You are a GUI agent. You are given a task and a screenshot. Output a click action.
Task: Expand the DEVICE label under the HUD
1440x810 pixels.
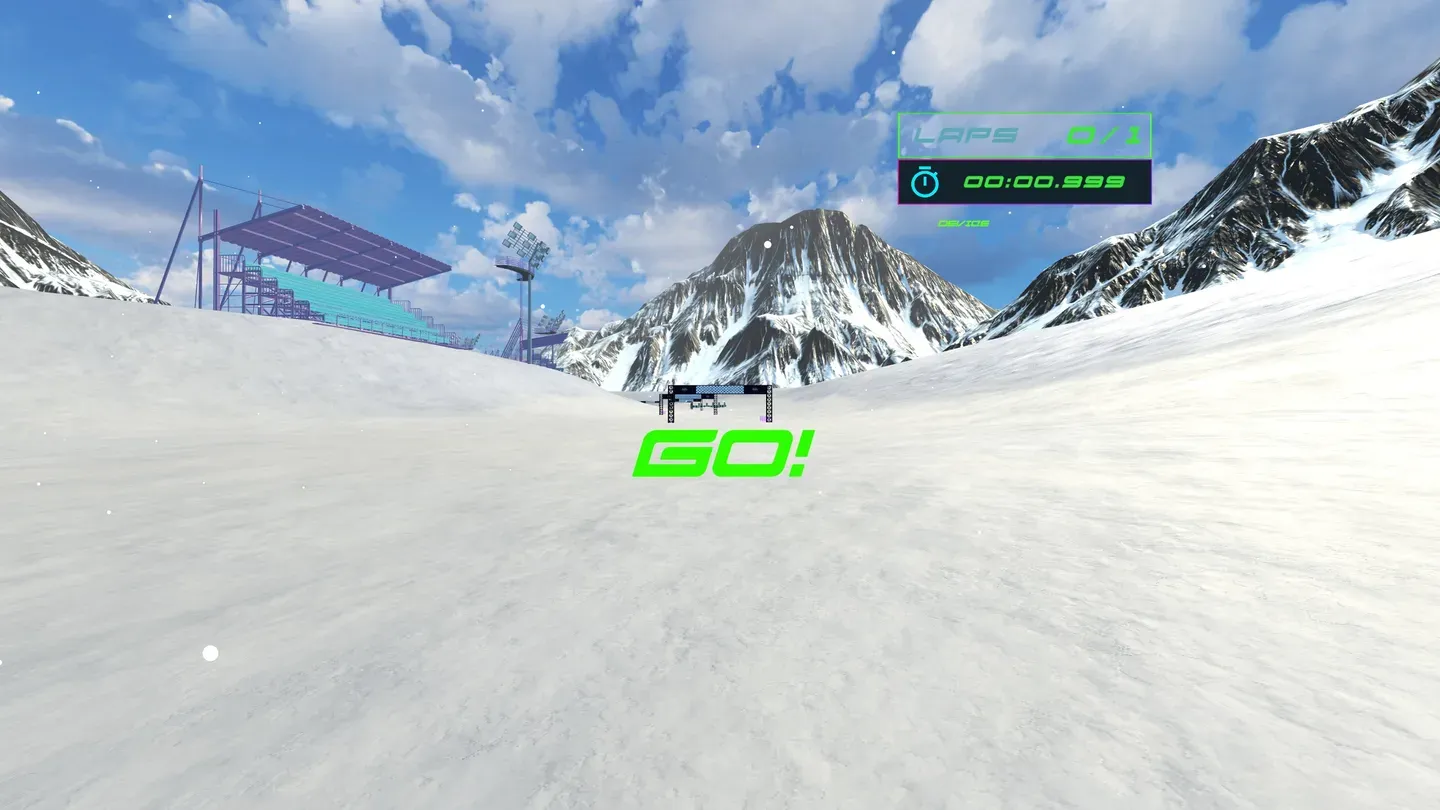point(962,222)
